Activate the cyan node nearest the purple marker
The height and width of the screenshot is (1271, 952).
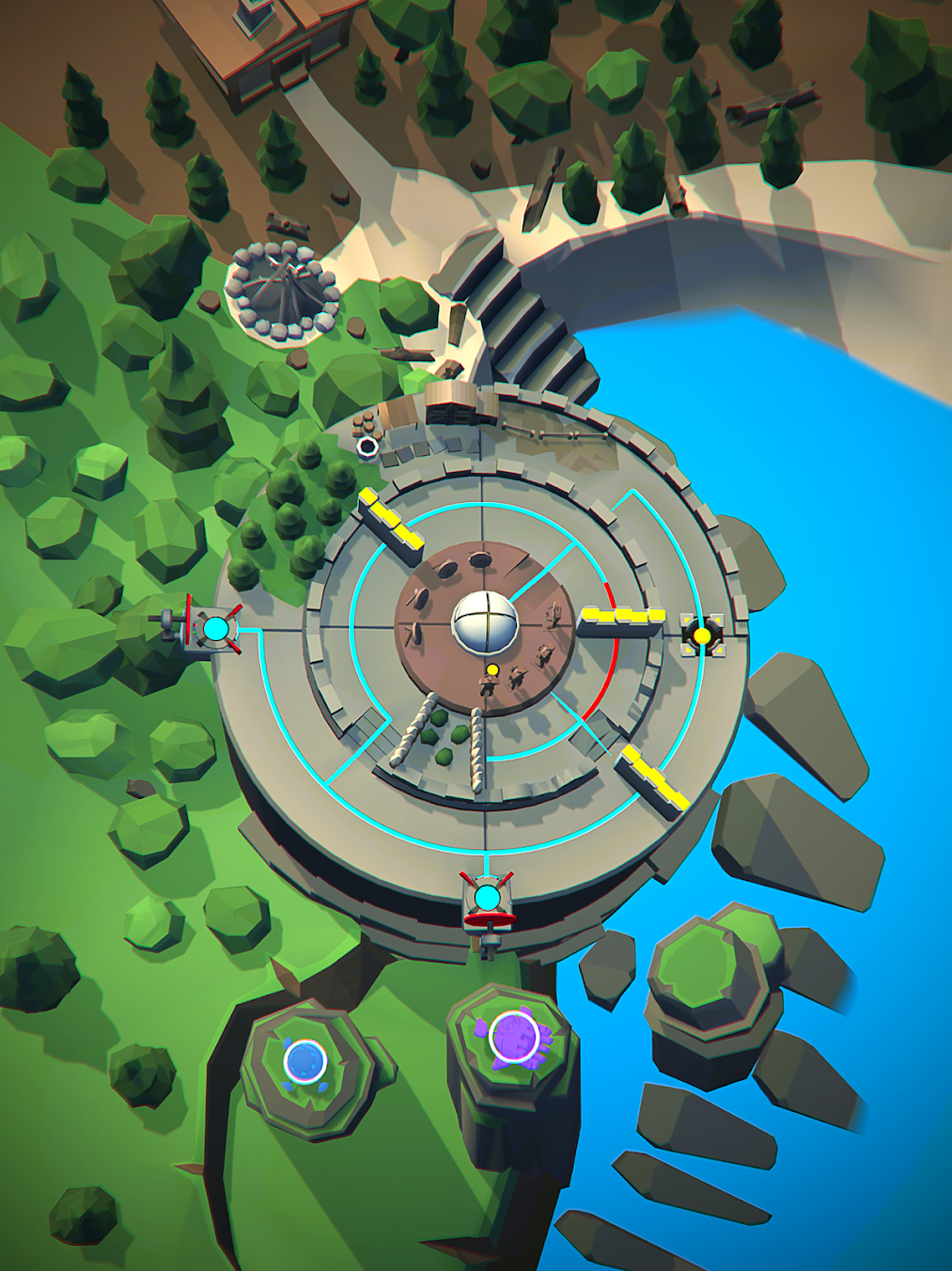(487, 898)
